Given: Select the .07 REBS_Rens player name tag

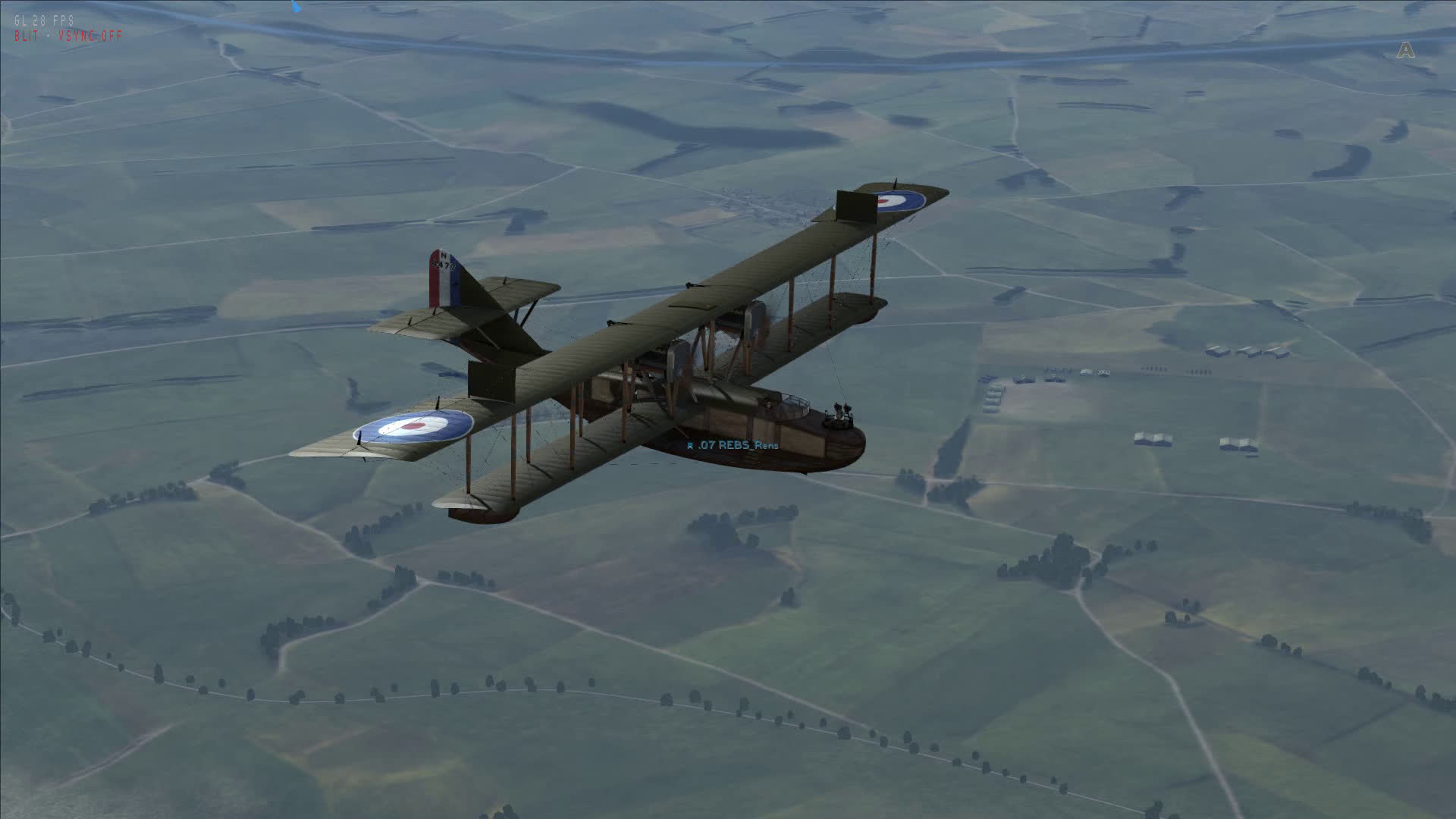Looking at the screenshot, I should pyautogui.click(x=733, y=445).
